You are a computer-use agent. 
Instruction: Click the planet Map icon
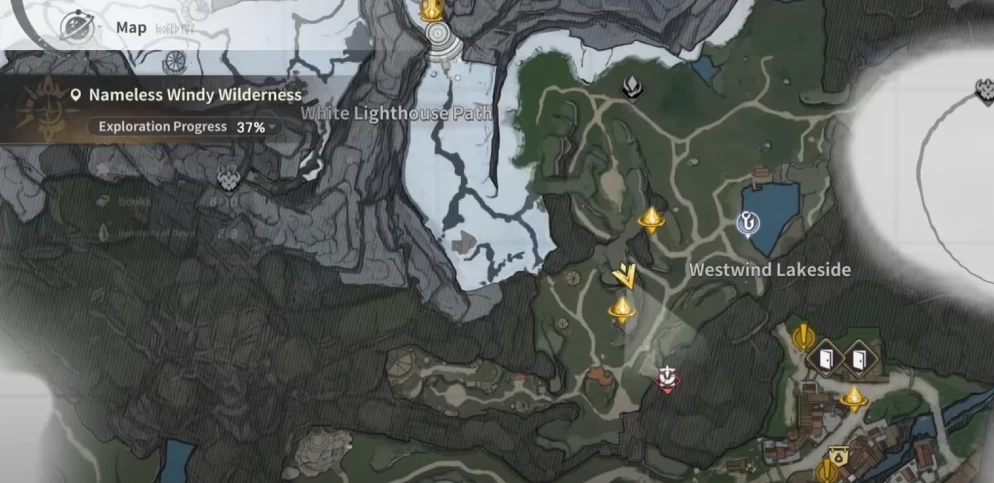(76, 27)
